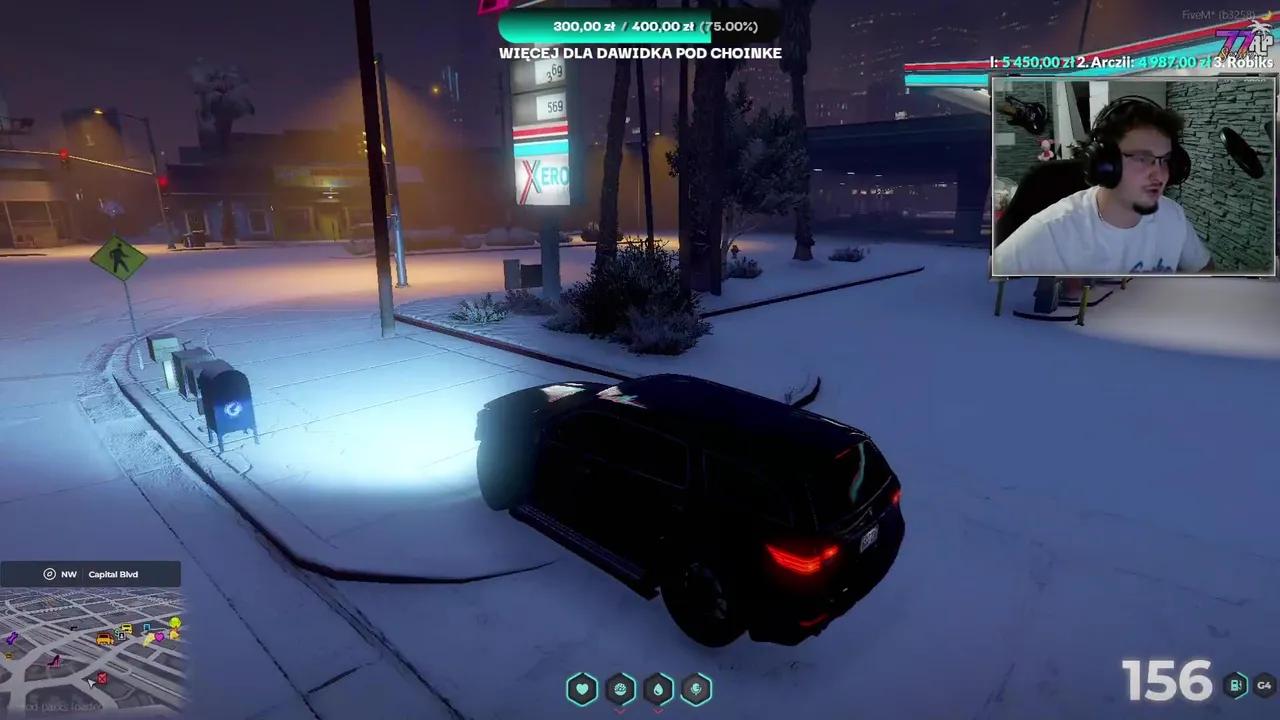The width and height of the screenshot is (1280, 720).
Task: Click the water drop thirst icon
Action: click(658, 689)
